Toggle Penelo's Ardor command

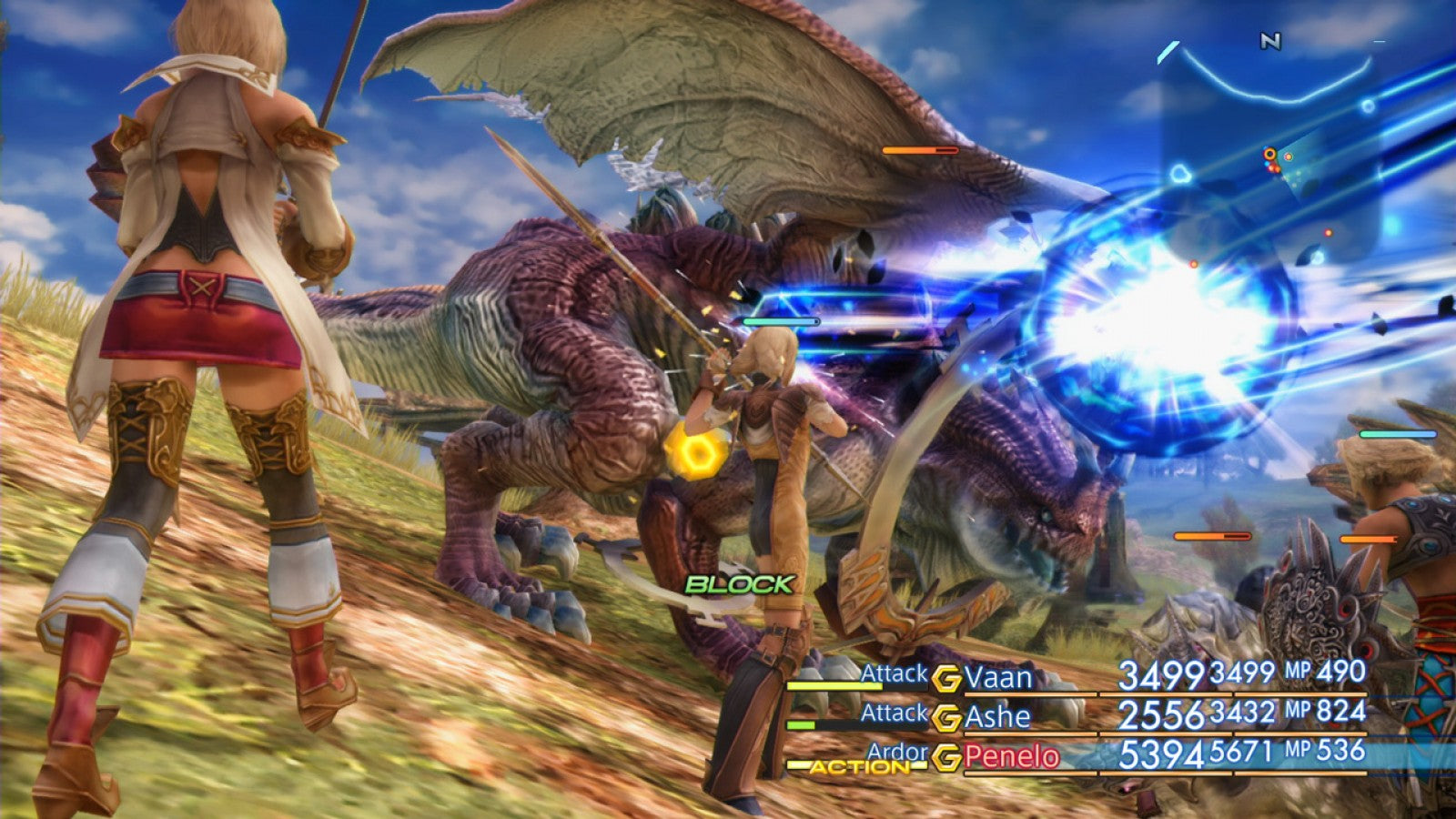(900, 752)
